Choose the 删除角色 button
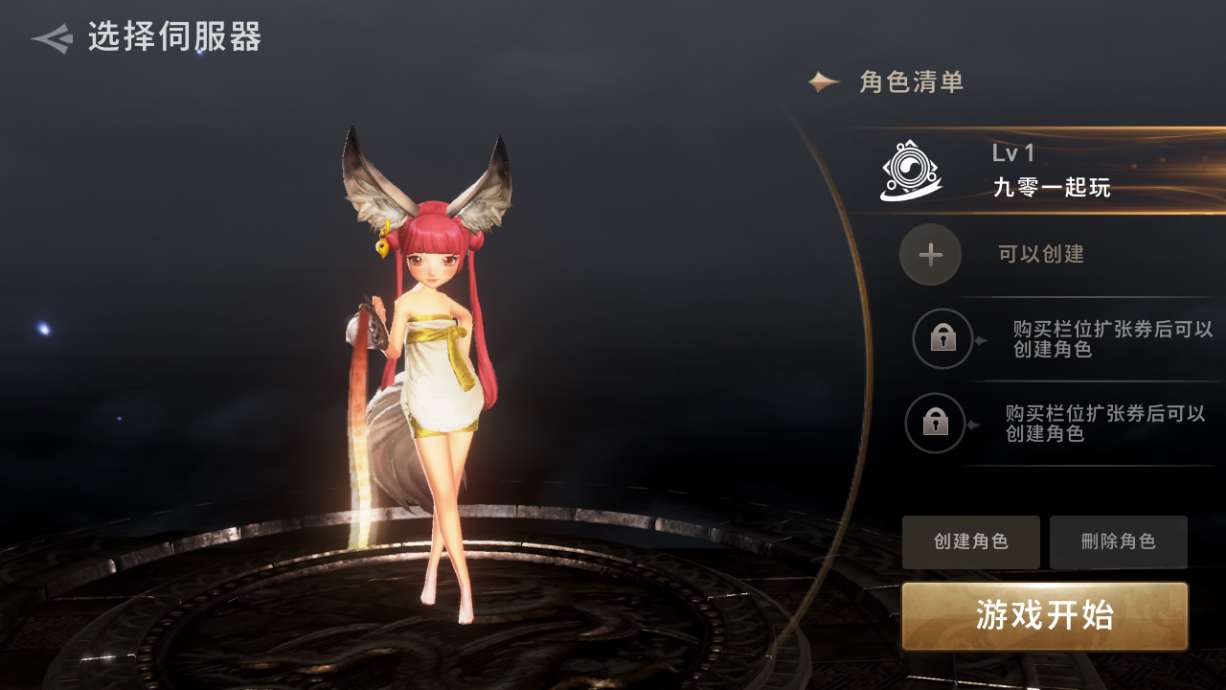The width and height of the screenshot is (1226, 690). tap(1118, 542)
